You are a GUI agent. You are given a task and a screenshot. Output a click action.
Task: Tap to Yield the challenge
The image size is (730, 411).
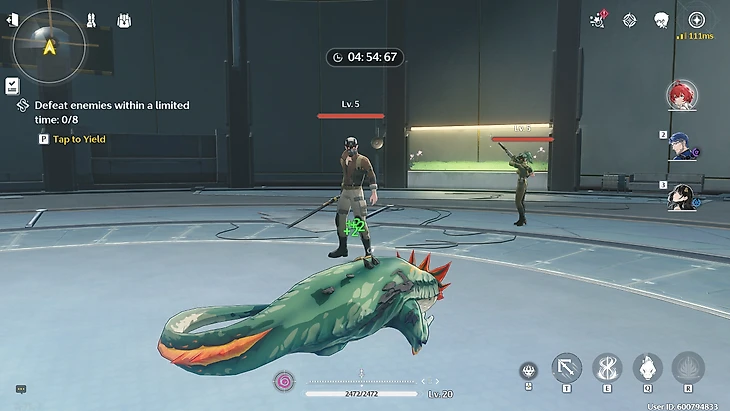pos(71,139)
